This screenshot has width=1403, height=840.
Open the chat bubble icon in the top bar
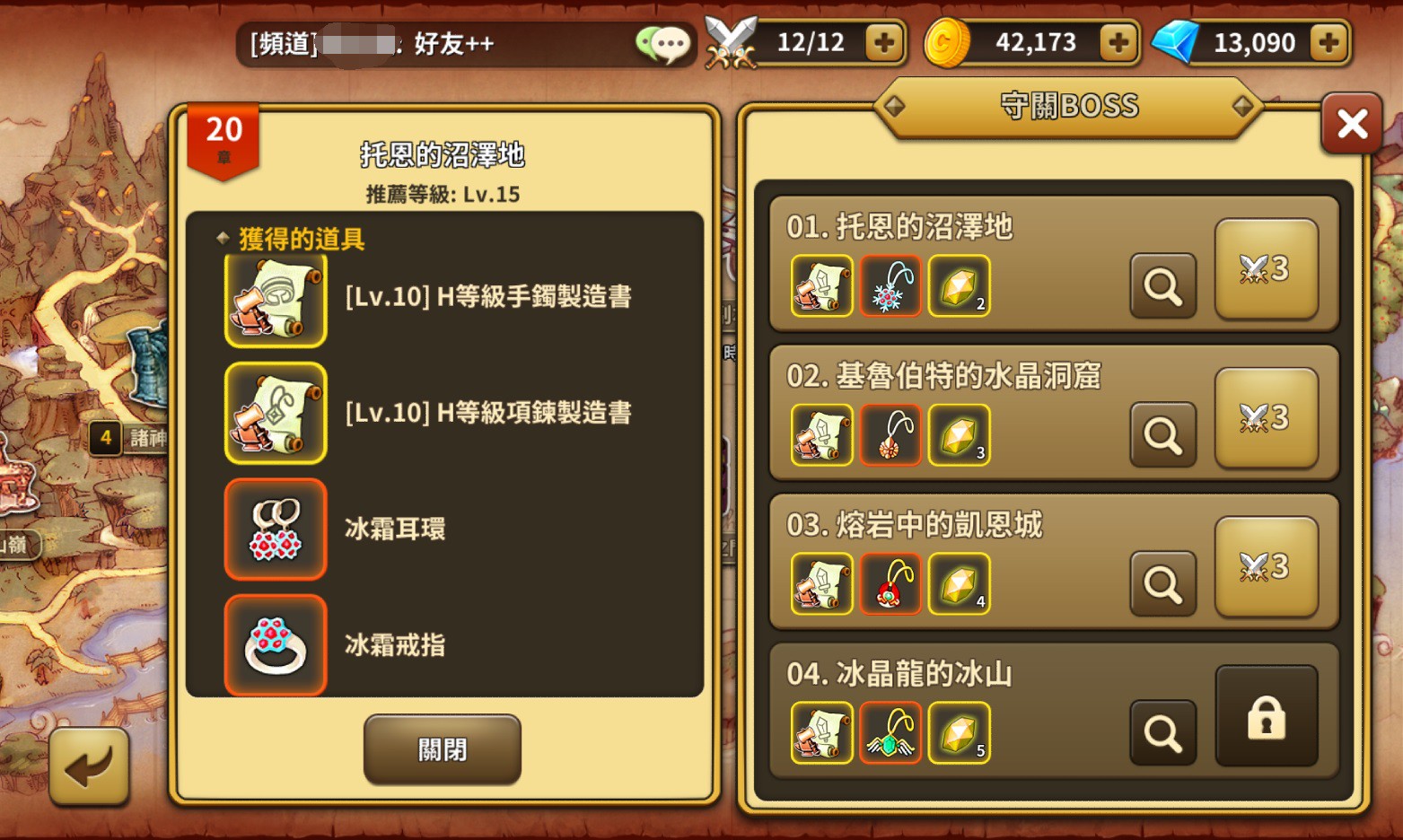(x=665, y=43)
